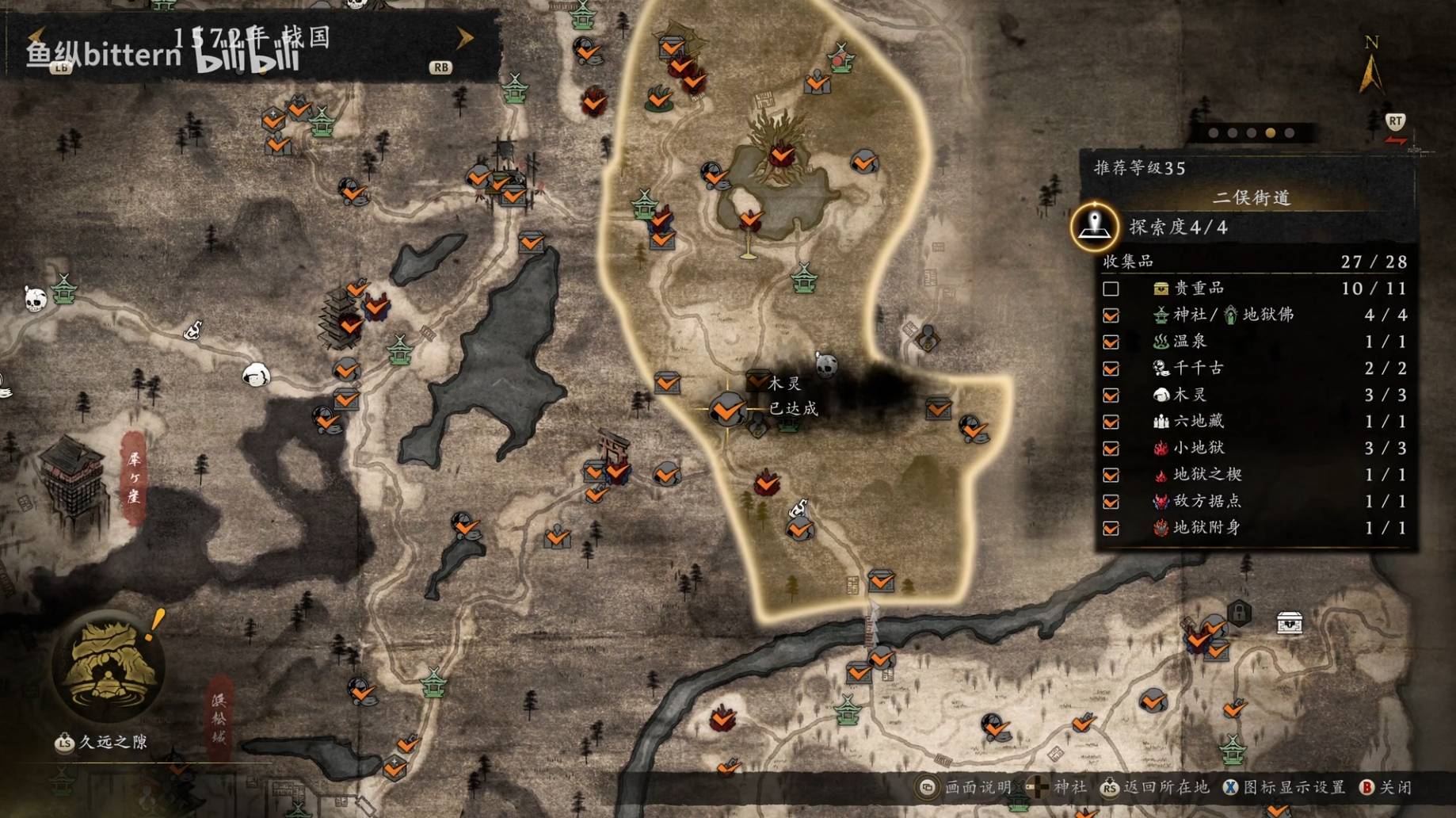Toggle the 木灵 checkbox in the list

click(x=1111, y=395)
